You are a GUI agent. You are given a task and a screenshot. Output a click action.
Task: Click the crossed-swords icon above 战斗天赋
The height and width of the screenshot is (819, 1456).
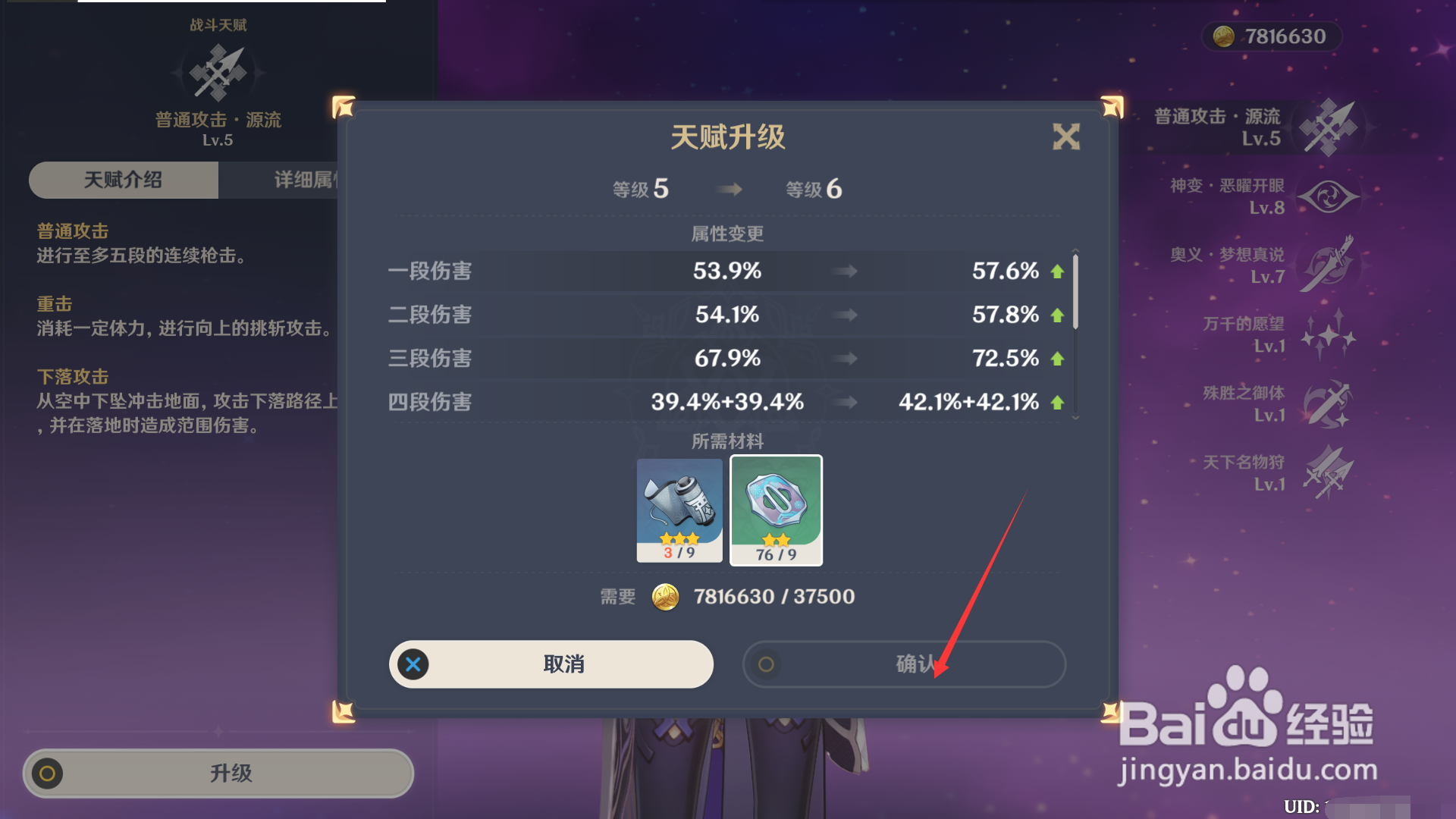(x=218, y=72)
